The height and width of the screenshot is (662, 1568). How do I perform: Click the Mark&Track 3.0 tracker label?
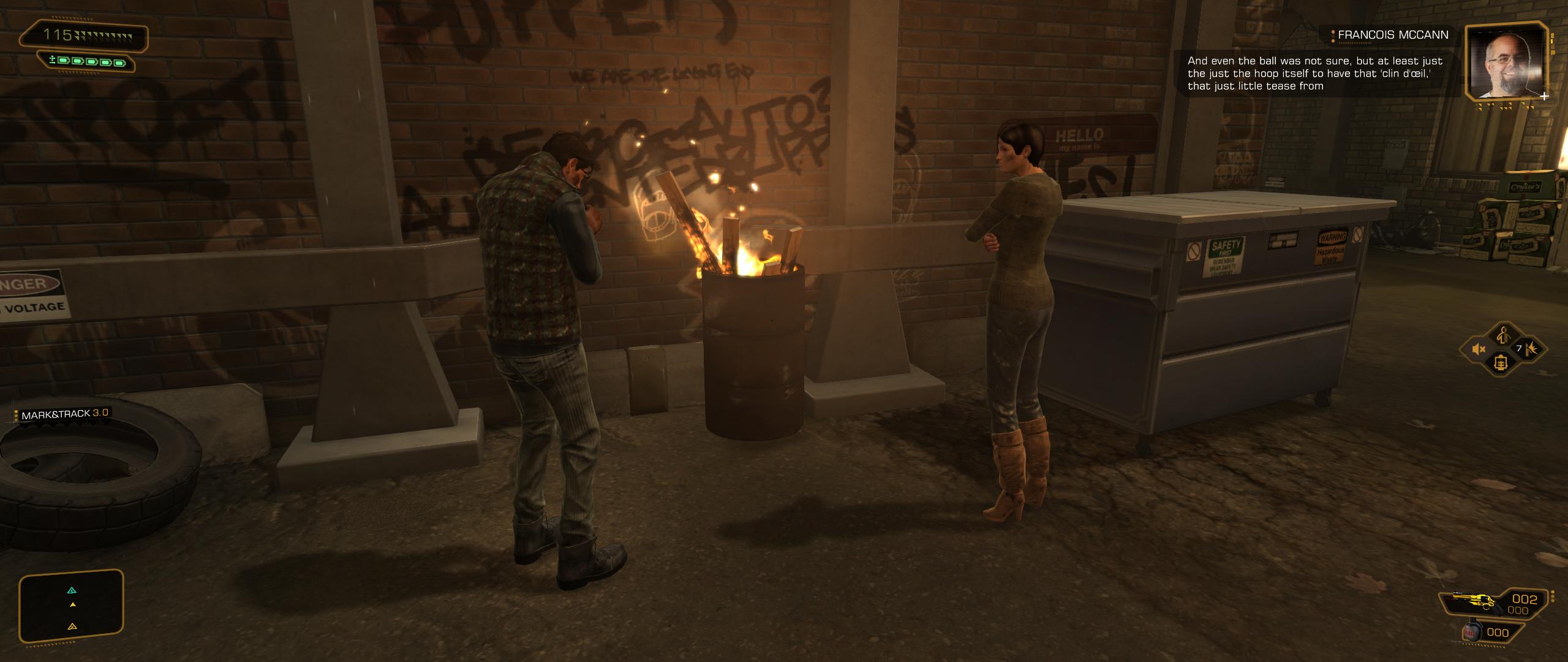[x=64, y=414]
